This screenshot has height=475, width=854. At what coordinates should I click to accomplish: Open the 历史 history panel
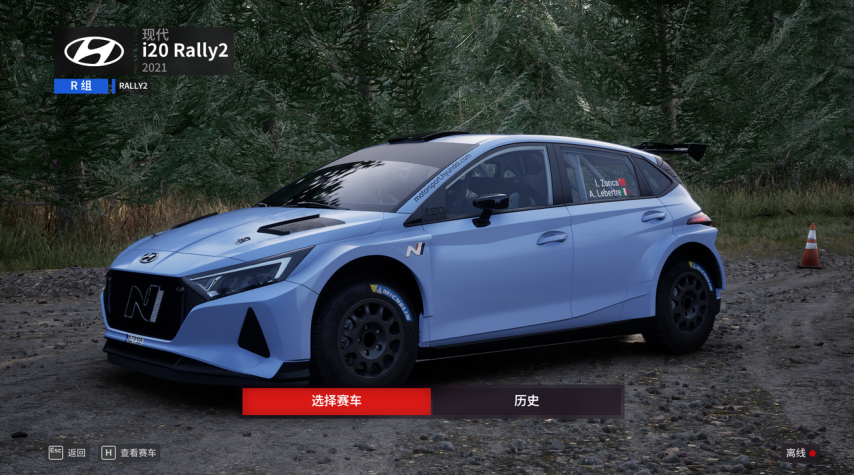pyautogui.click(x=527, y=401)
